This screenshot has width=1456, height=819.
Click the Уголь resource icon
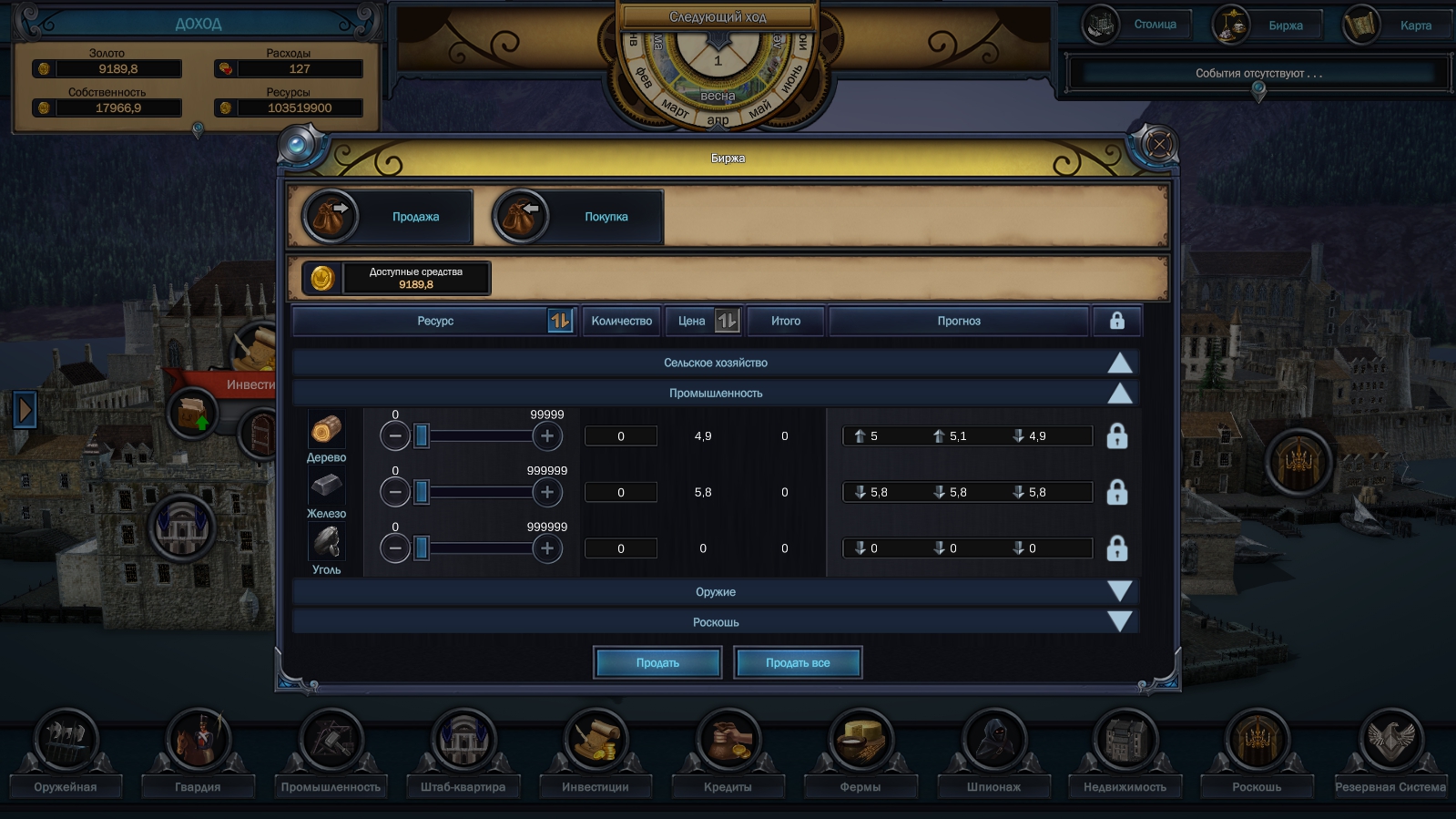pos(327,542)
